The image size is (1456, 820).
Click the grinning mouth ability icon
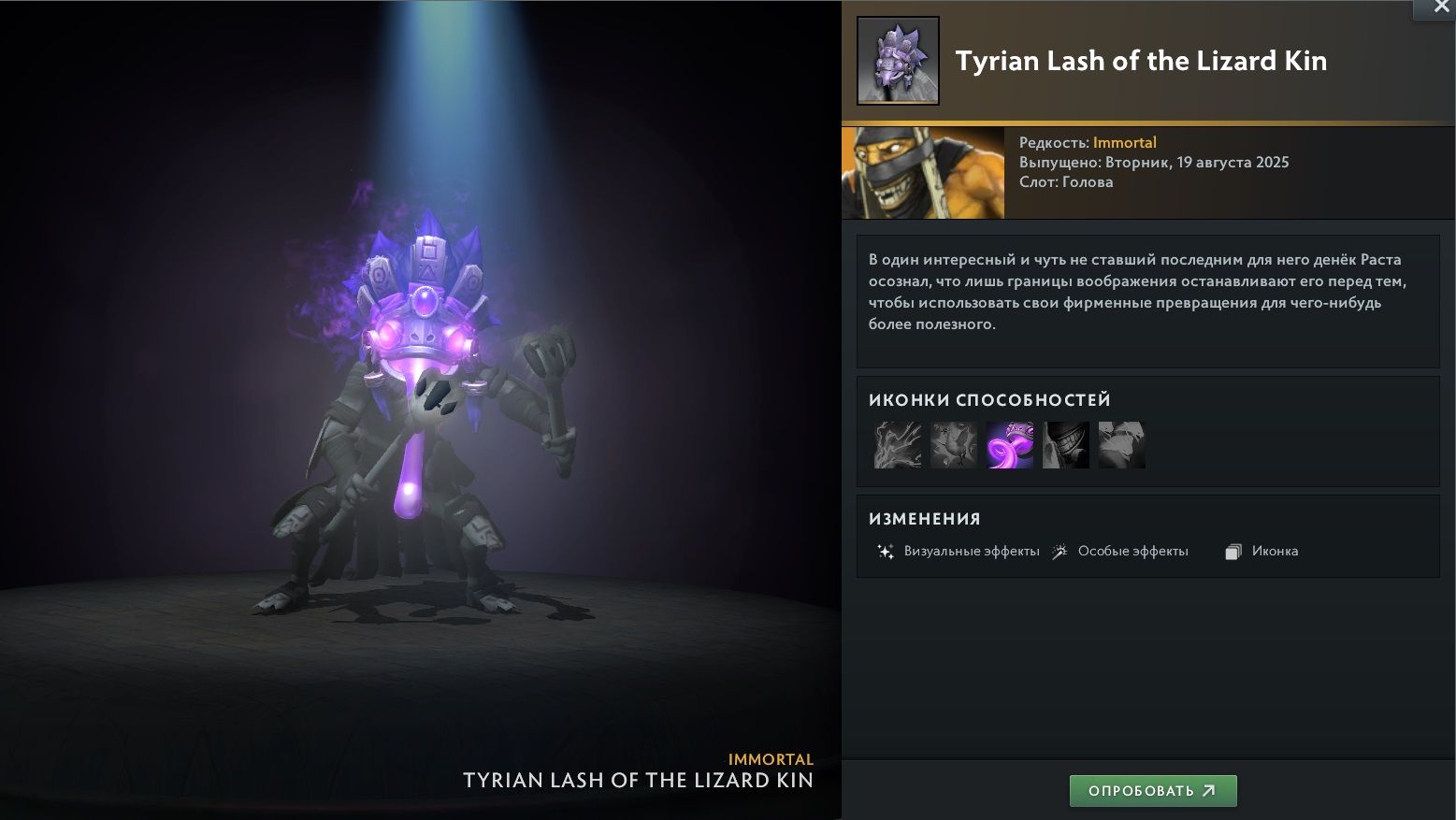[1066, 444]
